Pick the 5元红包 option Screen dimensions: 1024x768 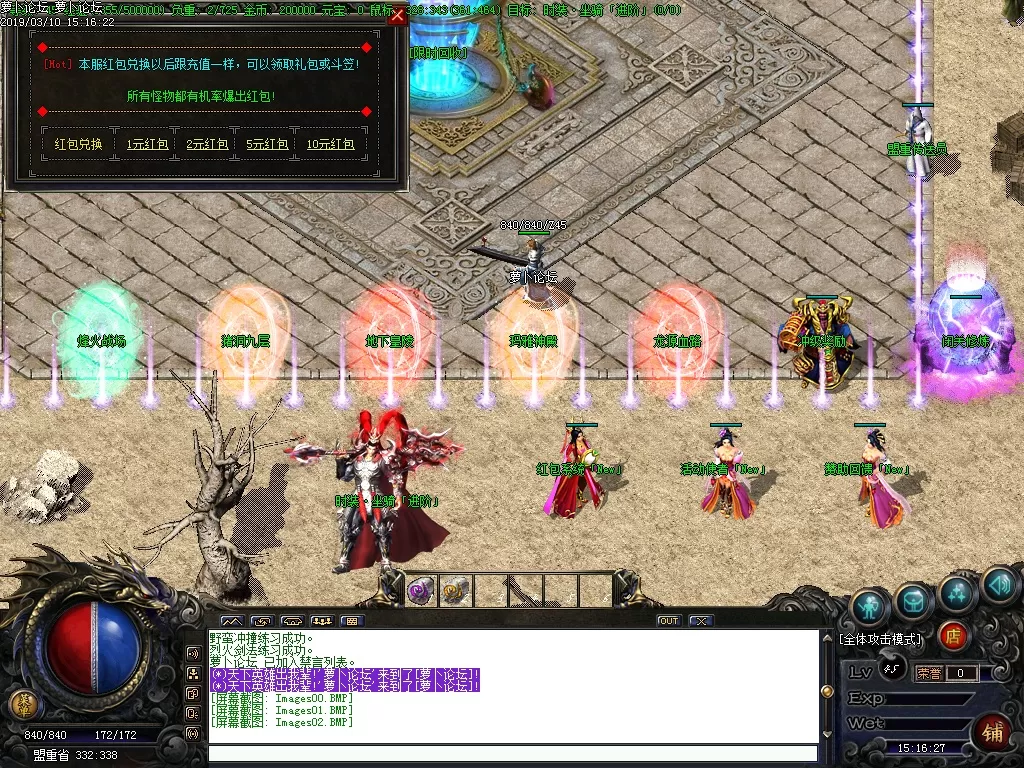point(267,144)
